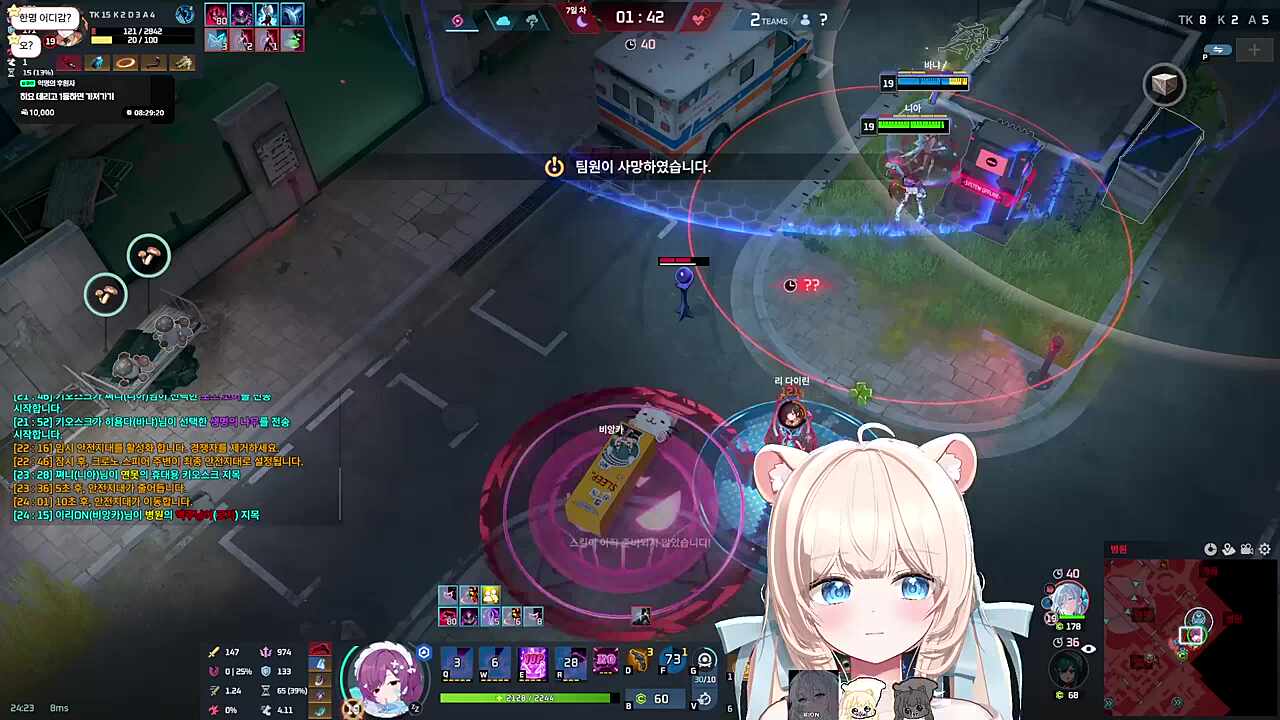Click the V ping wheel icon
1280x720 pixels.
coord(705,699)
